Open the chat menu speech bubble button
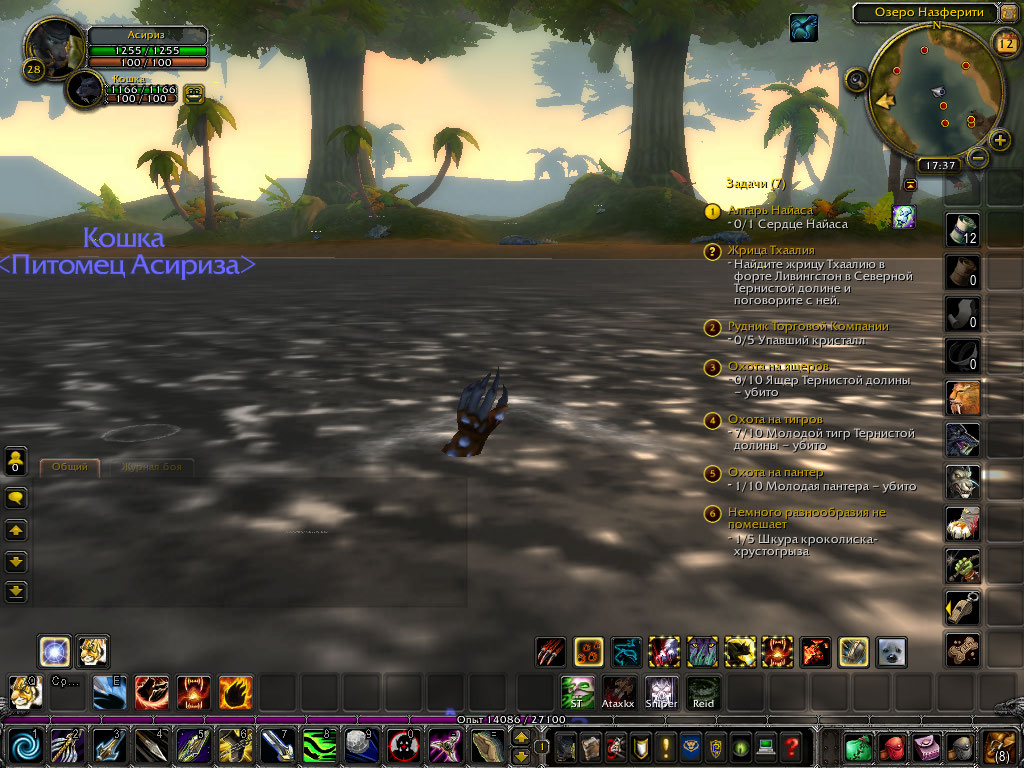 [x=16, y=497]
